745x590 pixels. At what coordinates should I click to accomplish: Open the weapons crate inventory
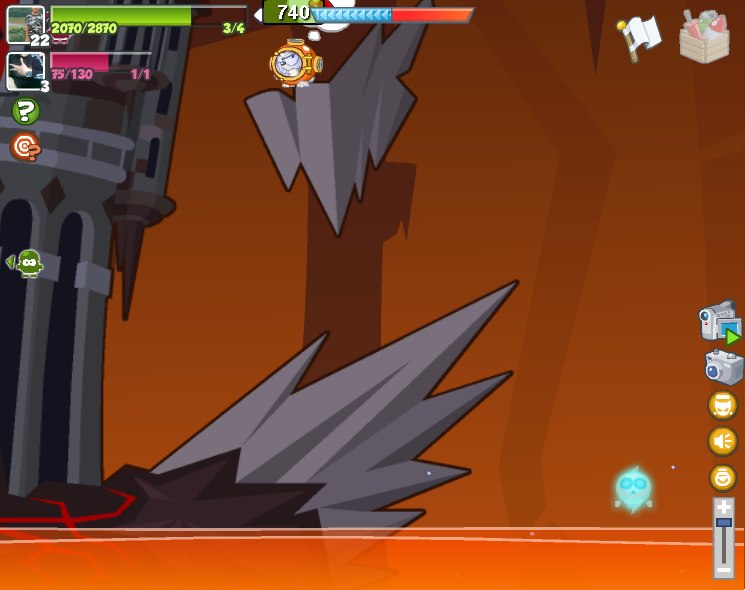[x=704, y=37]
